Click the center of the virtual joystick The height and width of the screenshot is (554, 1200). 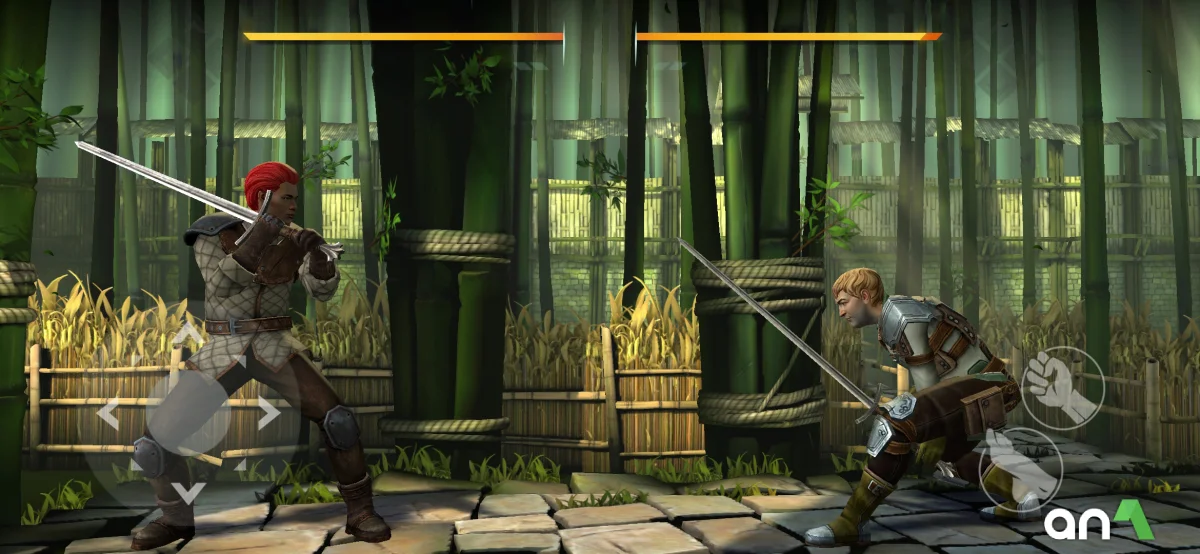point(188,412)
